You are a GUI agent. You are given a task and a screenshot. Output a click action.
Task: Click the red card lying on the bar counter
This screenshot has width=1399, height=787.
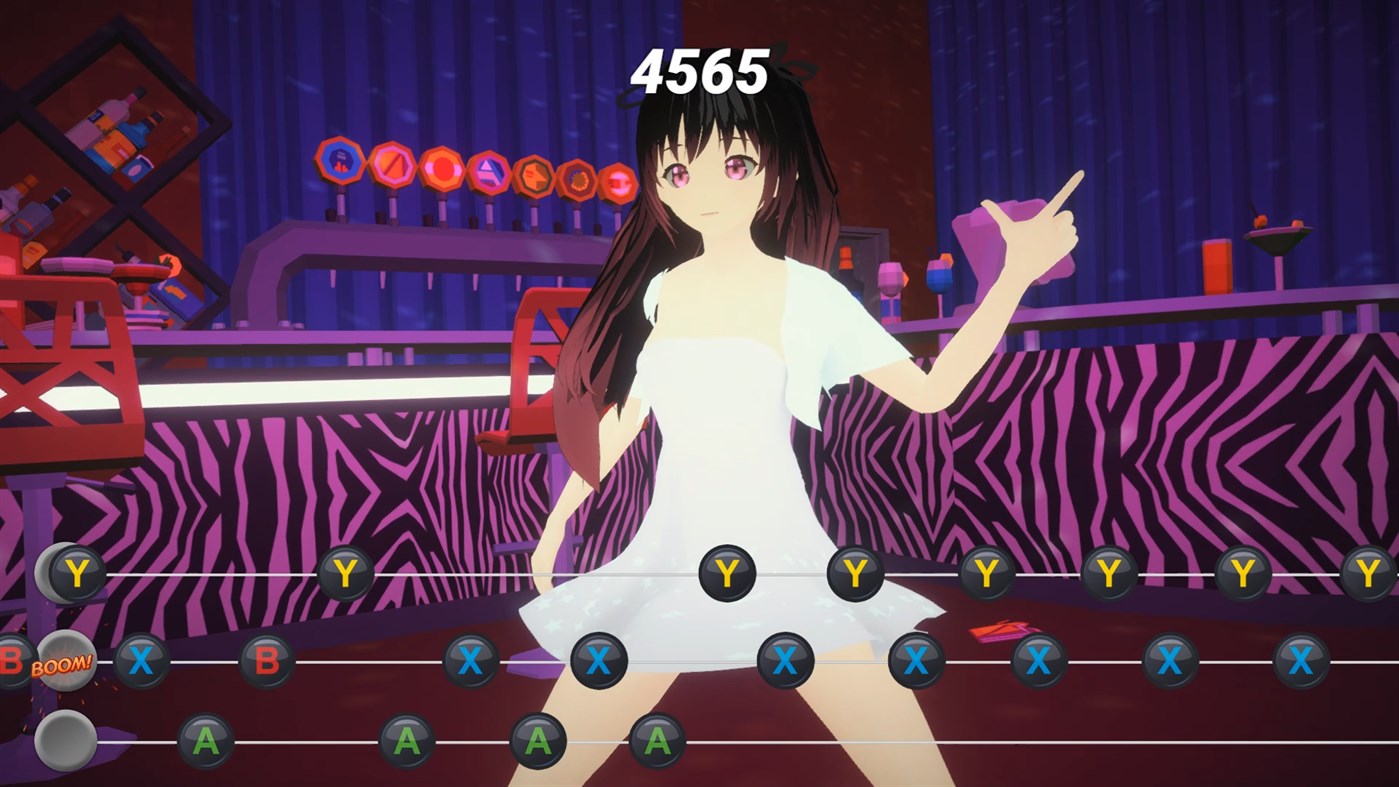click(x=1000, y=630)
